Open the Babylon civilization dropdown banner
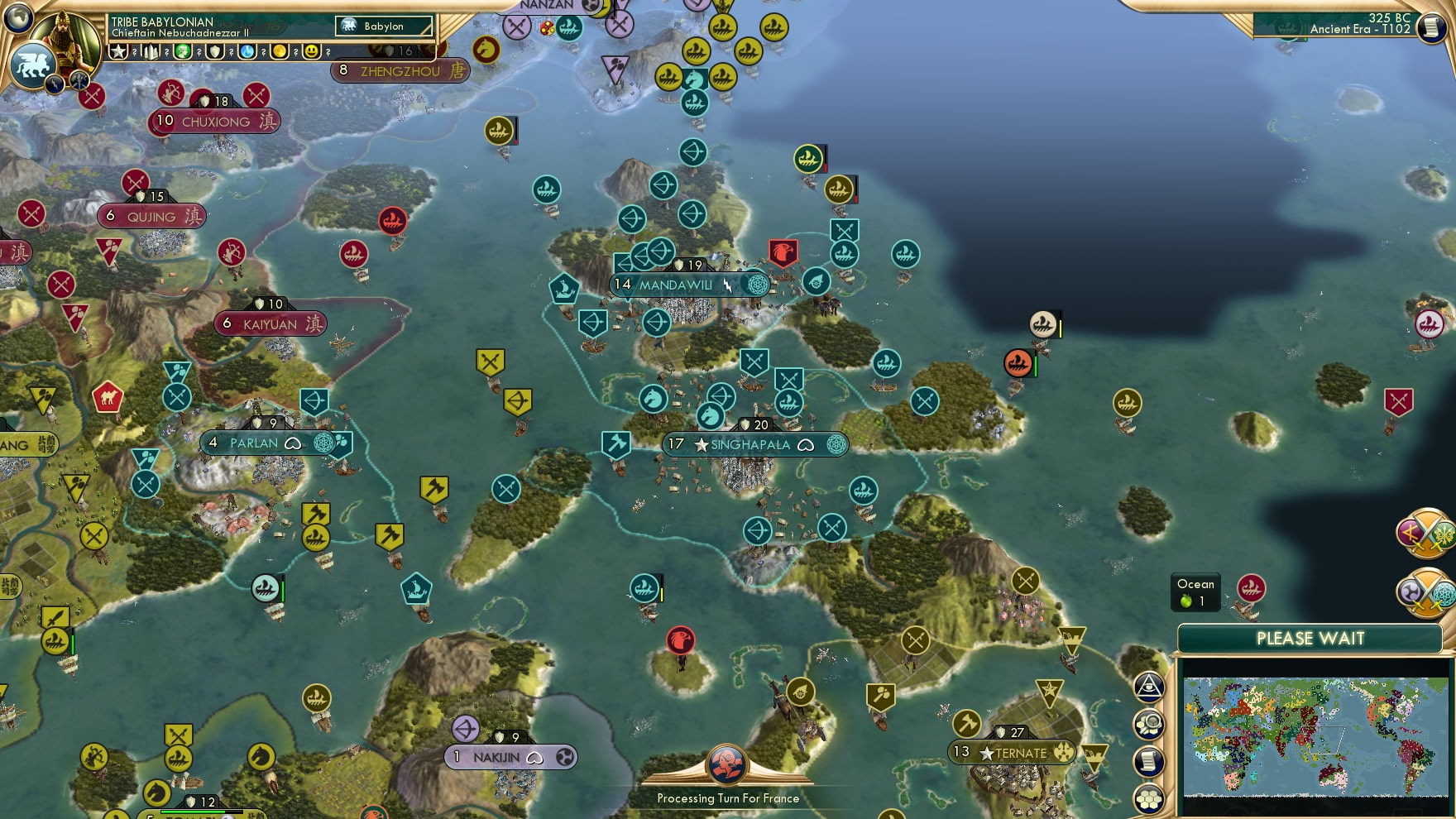The image size is (1456, 819). coord(382,26)
